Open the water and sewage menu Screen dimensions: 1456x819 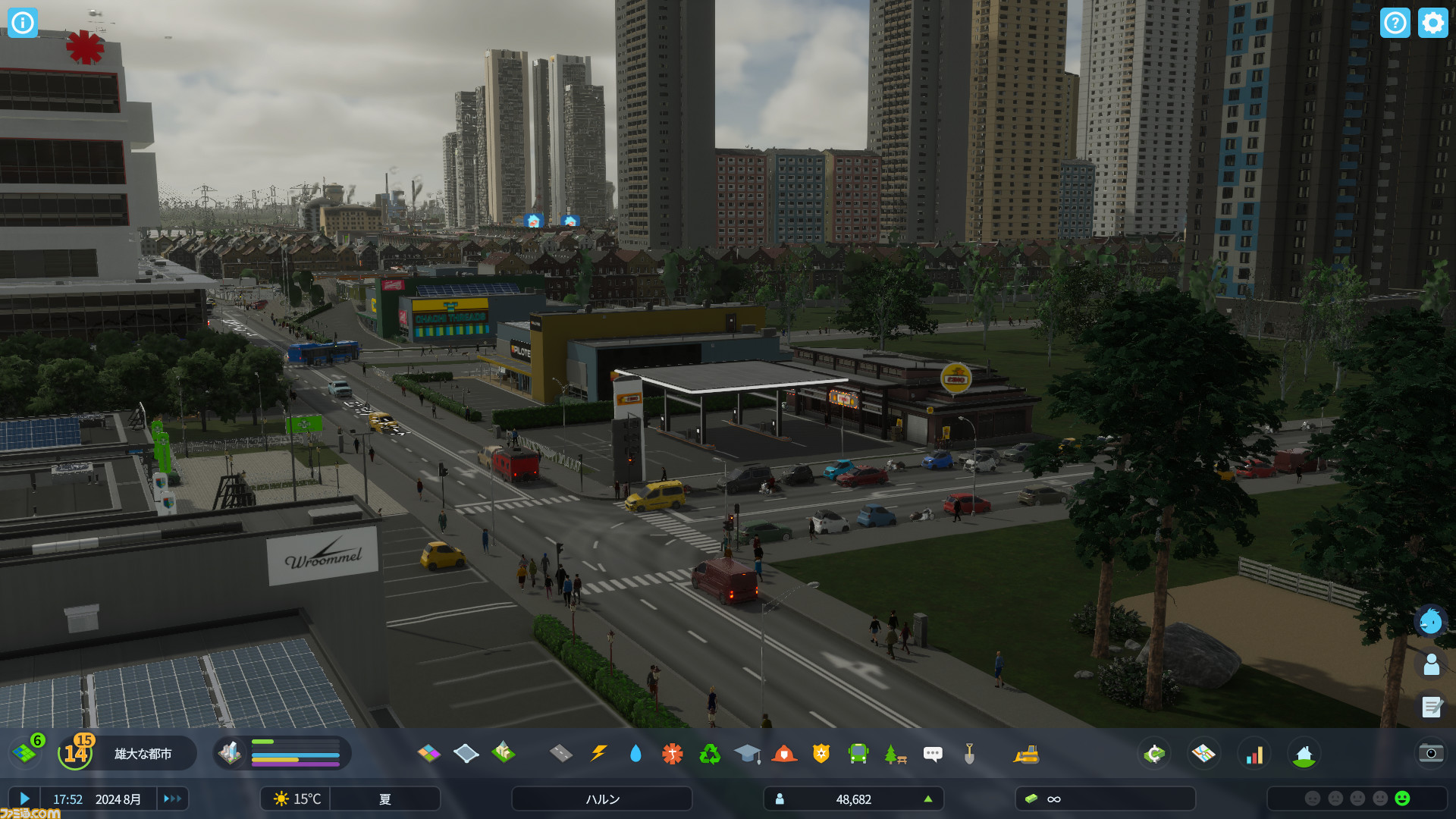pos(635,753)
